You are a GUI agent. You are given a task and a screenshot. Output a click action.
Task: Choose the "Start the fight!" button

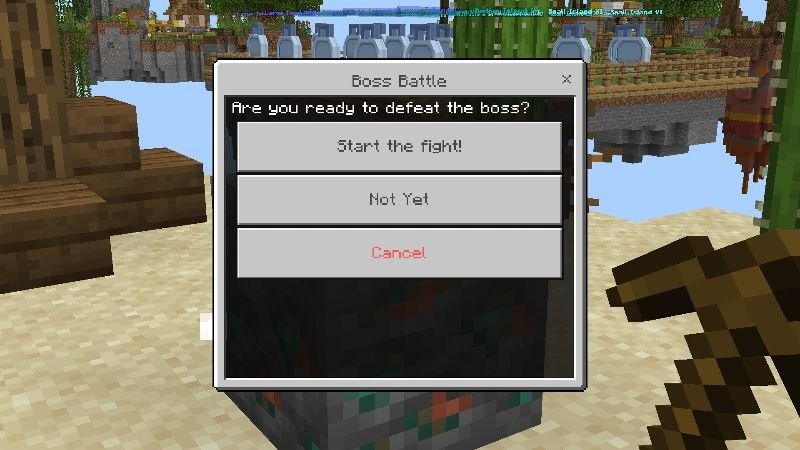click(x=399, y=147)
